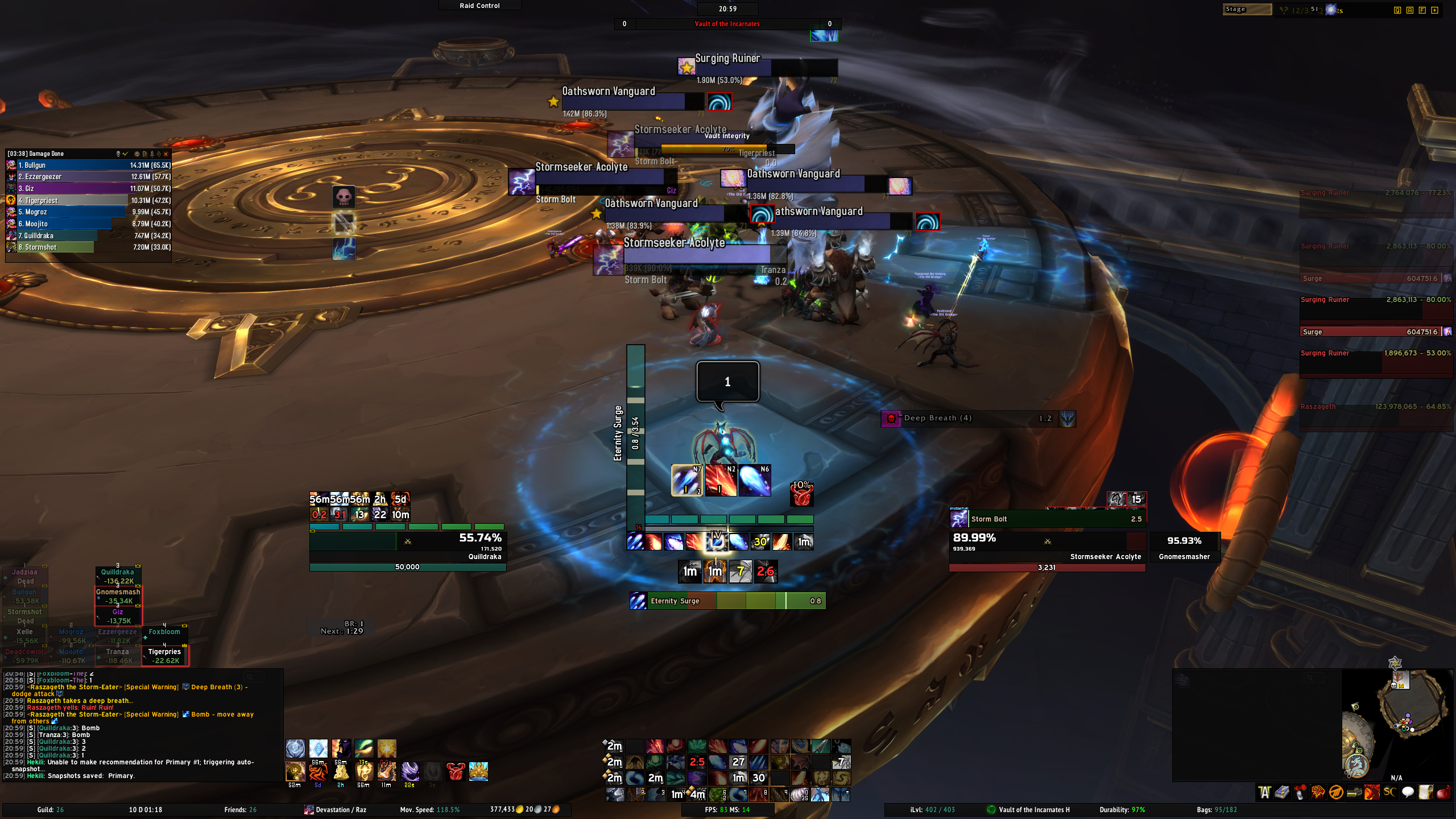Image resolution: width=1456 pixels, height=819 pixels.
Task: Target Gnomesmash in the raid frames
Action: (118, 596)
